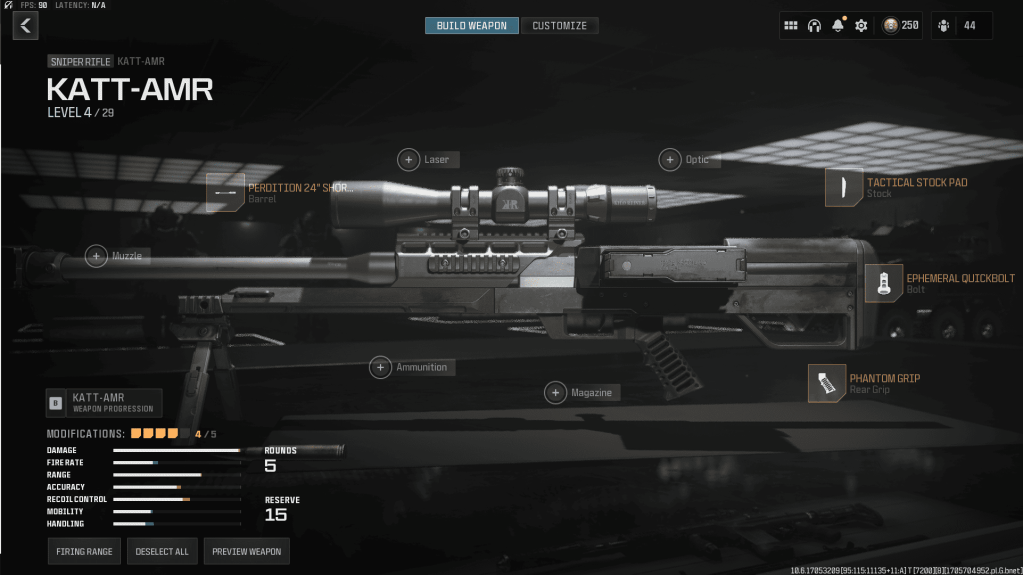The image size is (1023, 575).
Task: Open the grid menu icon
Action: (790, 26)
